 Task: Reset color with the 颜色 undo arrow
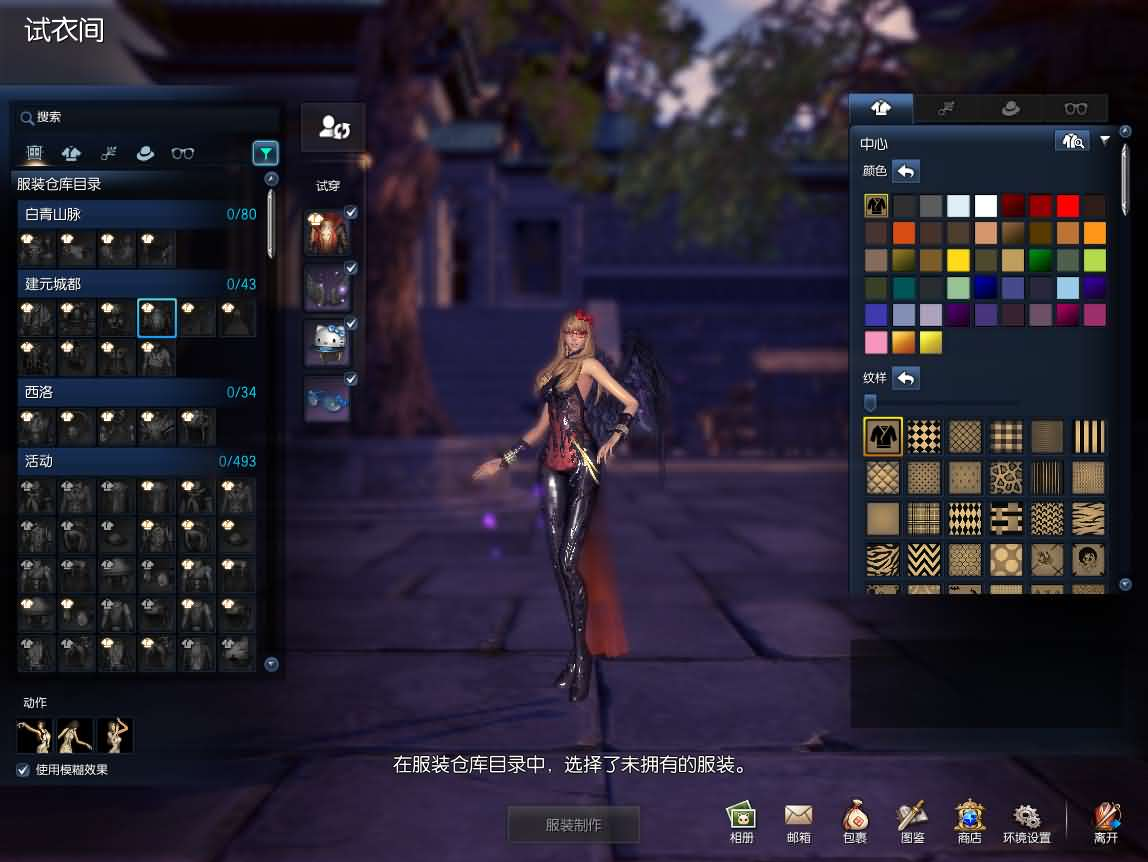905,171
